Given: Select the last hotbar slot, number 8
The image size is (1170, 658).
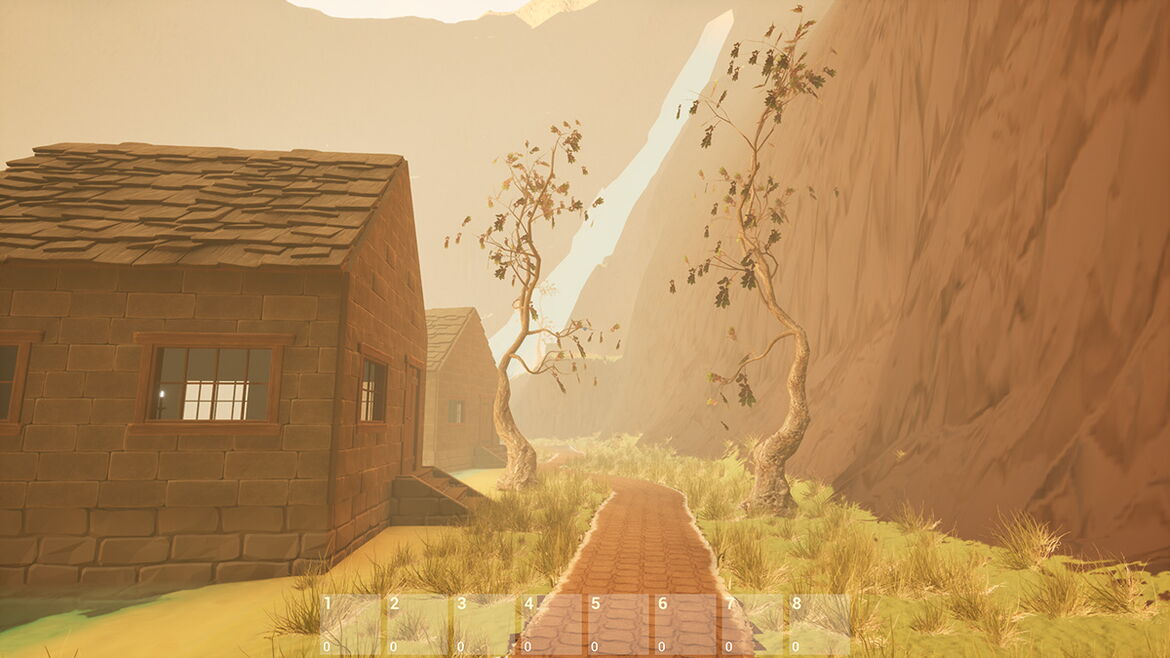Looking at the screenshot, I should coord(819,625).
